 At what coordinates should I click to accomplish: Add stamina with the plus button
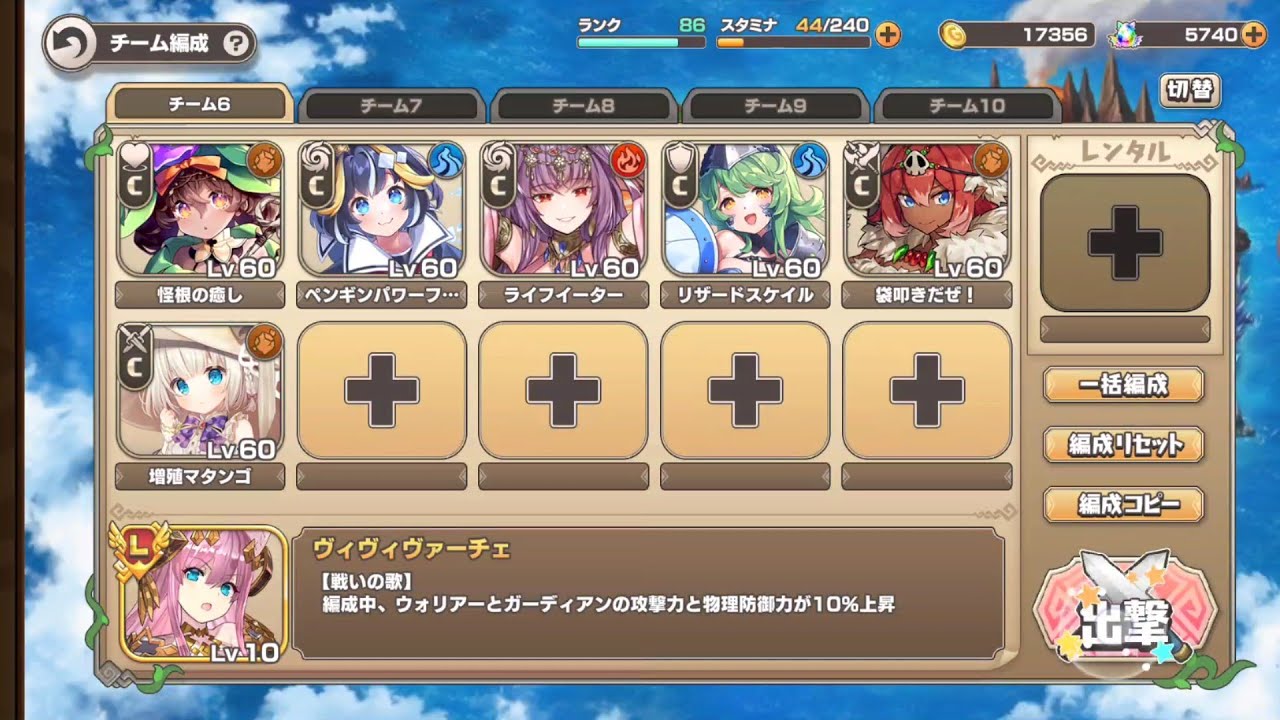click(x=887, y=35)
